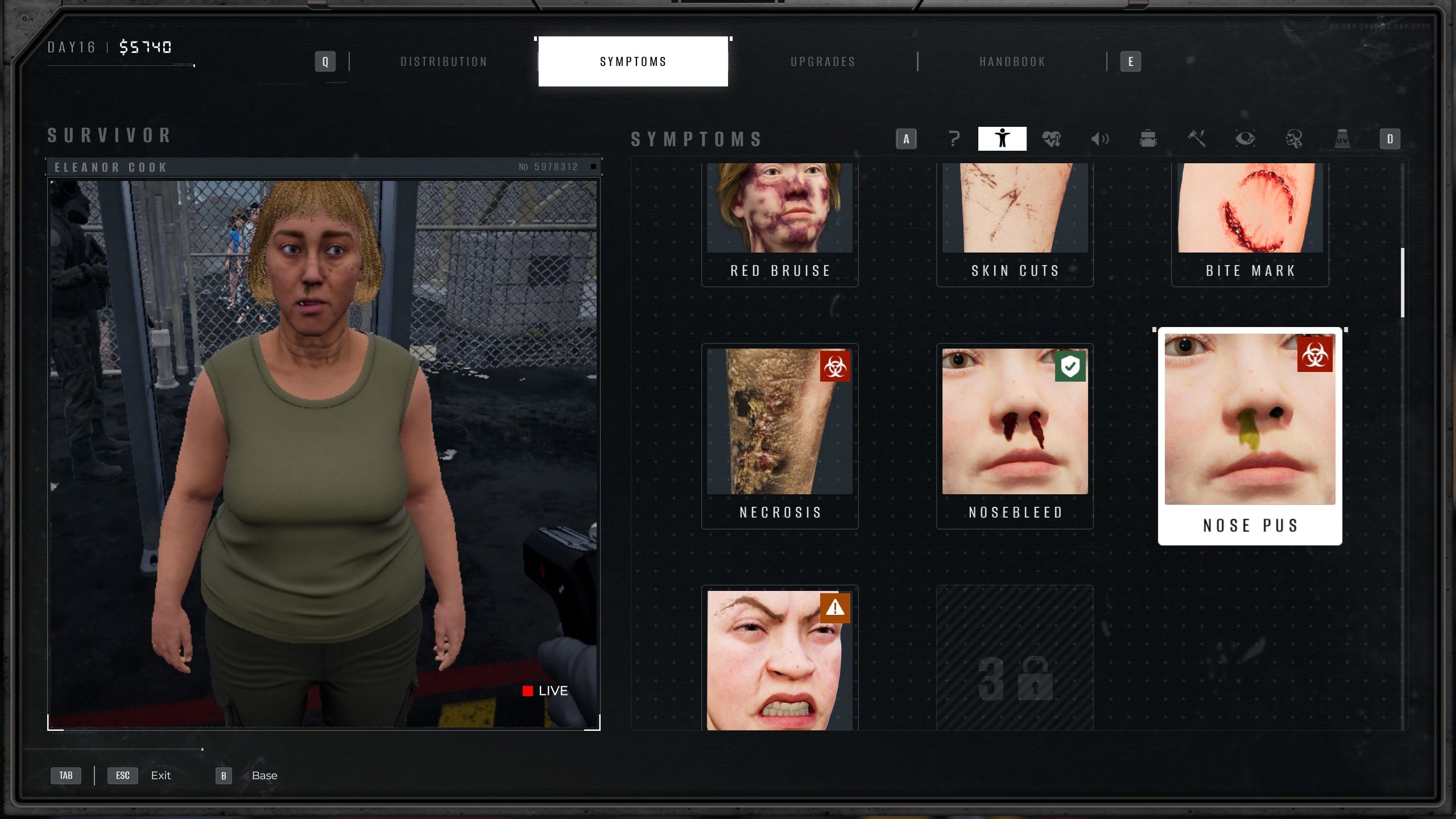Image resolution: width=1456 pixels, height=819 pixels.
Task: Select the Symptoms tab
Action: pos(633,61)
